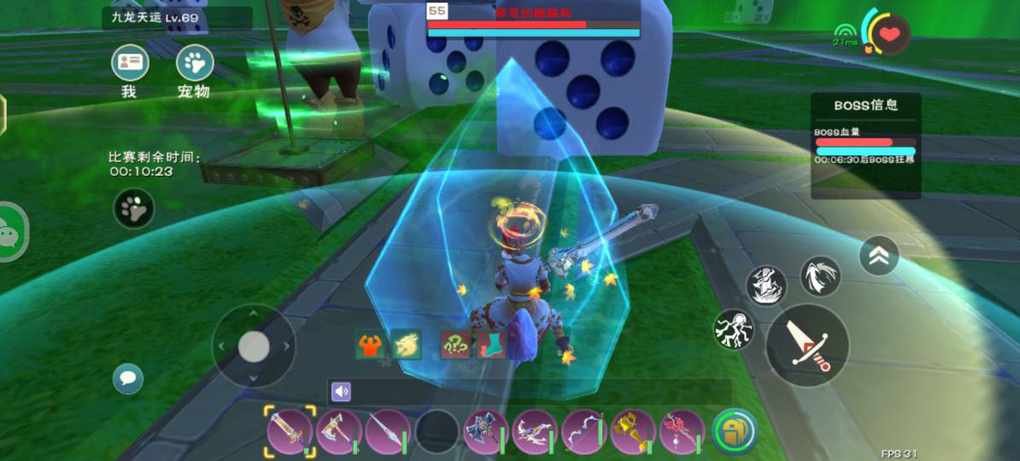Viewport: 1020px width, 461px height.
Task: Tap the dark paw print pet button
Action: pyautogui.click(x=133, y=208)
